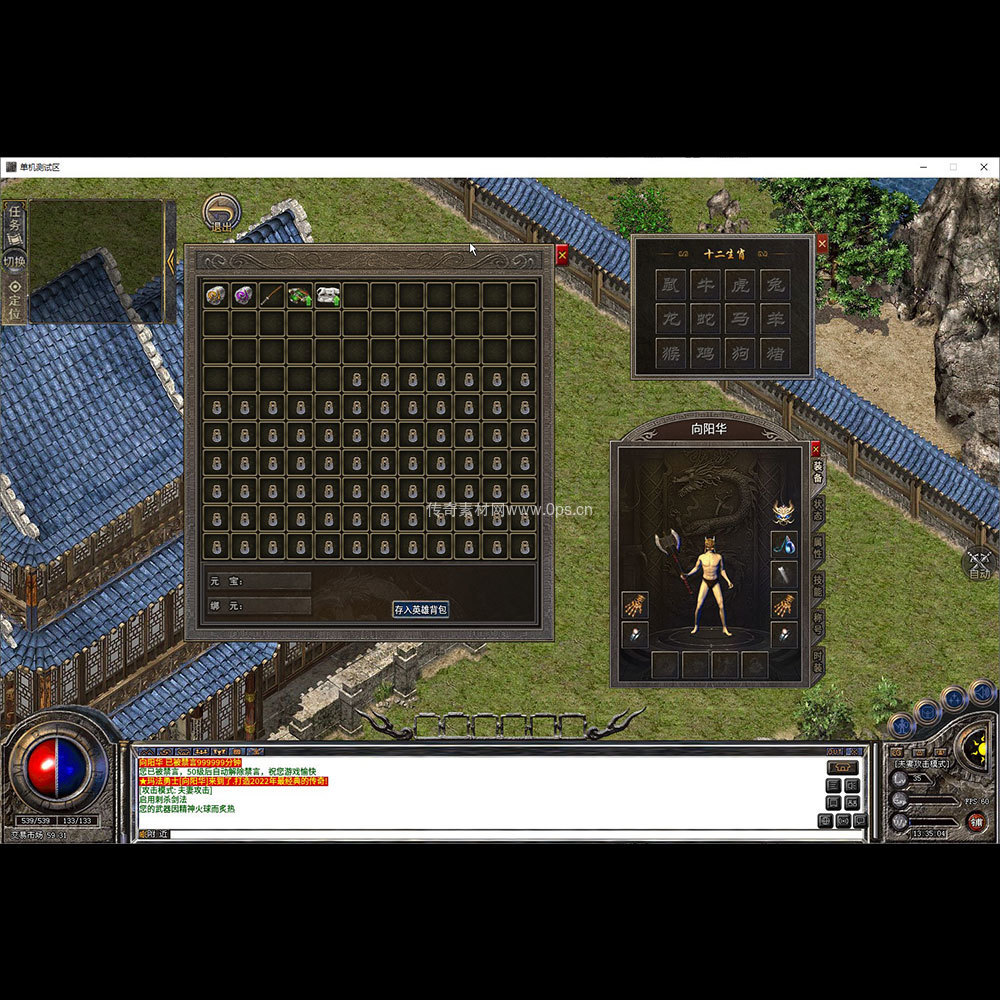Select the helmet equipment slot

[x=784, y=513]
